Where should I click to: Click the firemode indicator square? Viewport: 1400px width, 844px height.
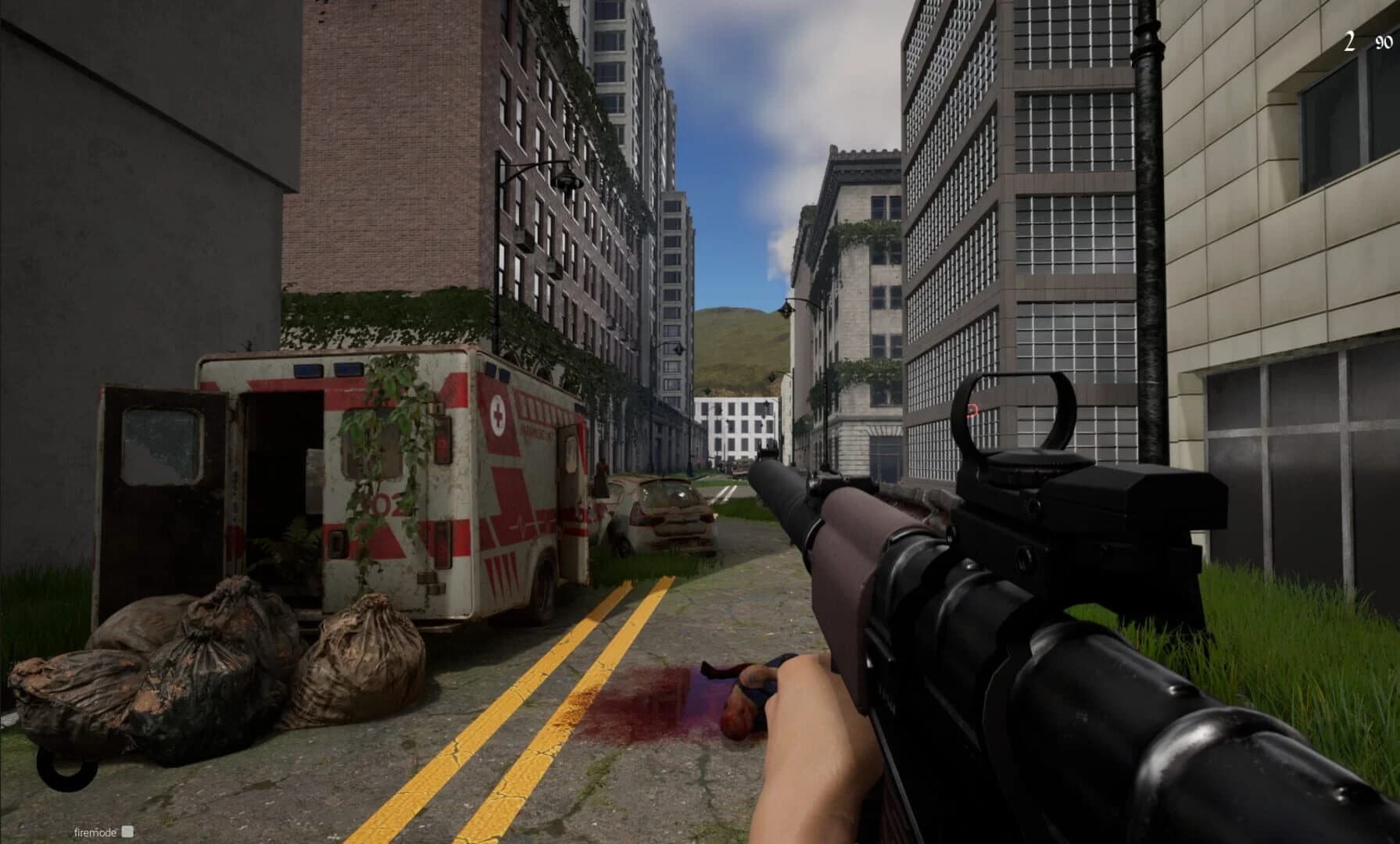point(127,833)
